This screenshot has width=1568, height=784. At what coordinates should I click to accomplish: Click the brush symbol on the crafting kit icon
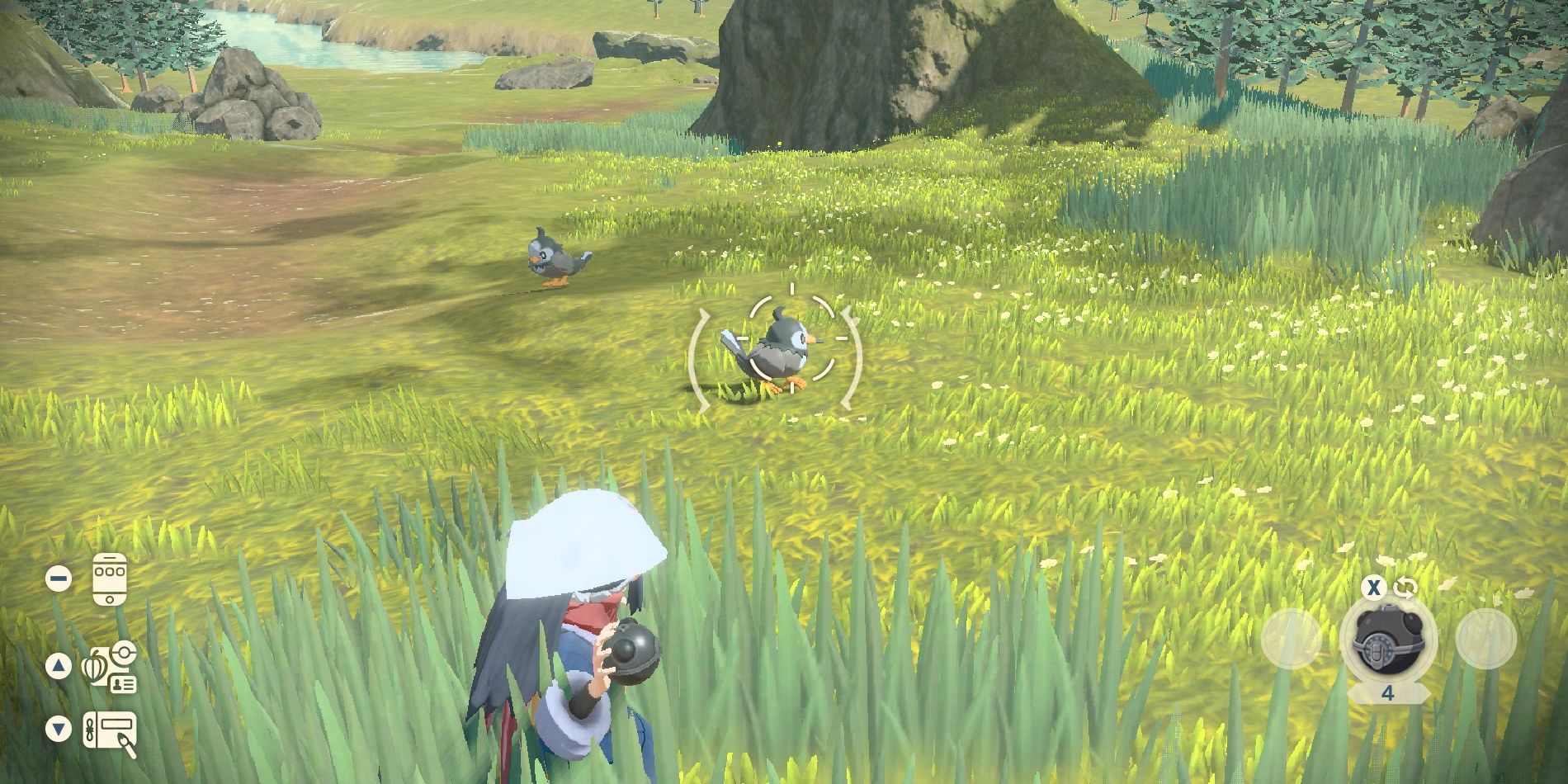(127, 741)
